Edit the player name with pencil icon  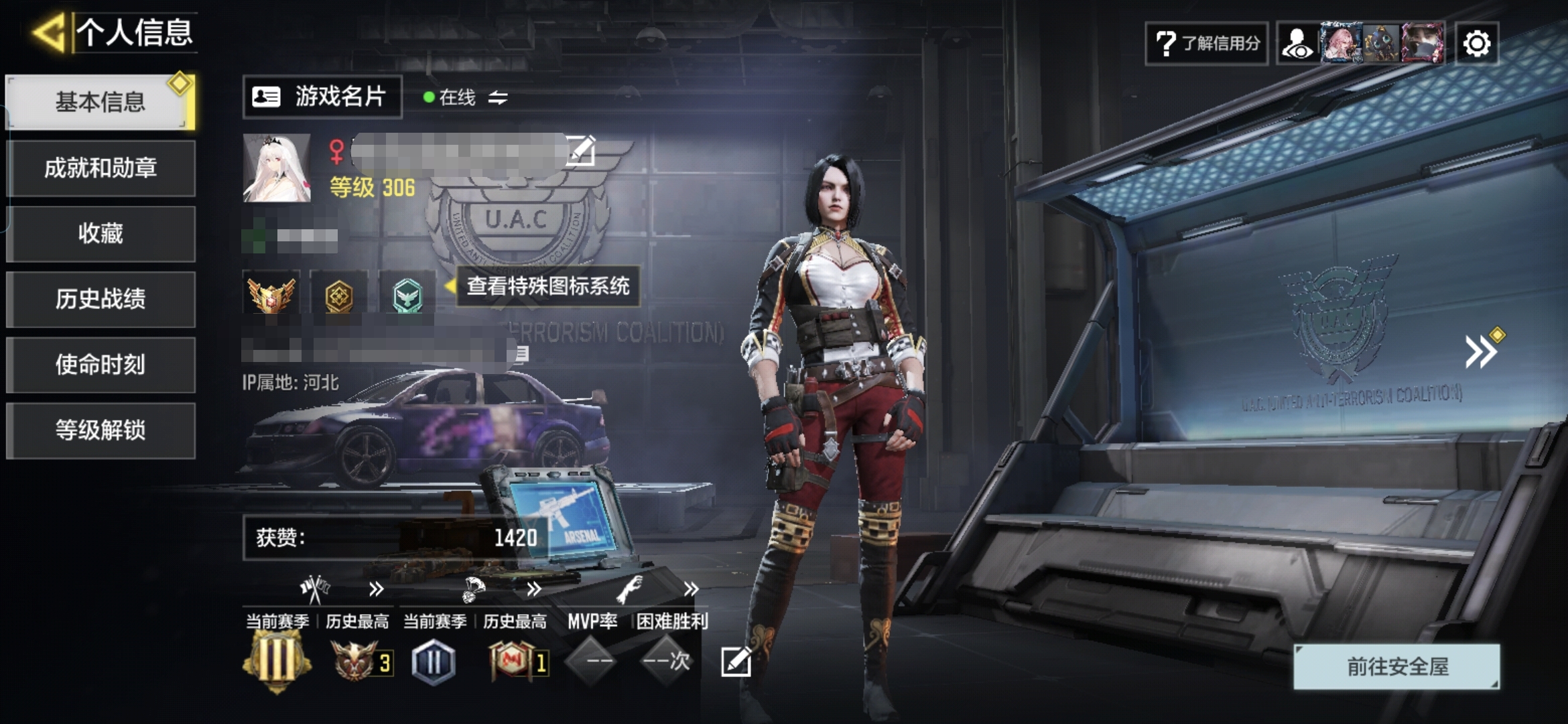point(580,149)
